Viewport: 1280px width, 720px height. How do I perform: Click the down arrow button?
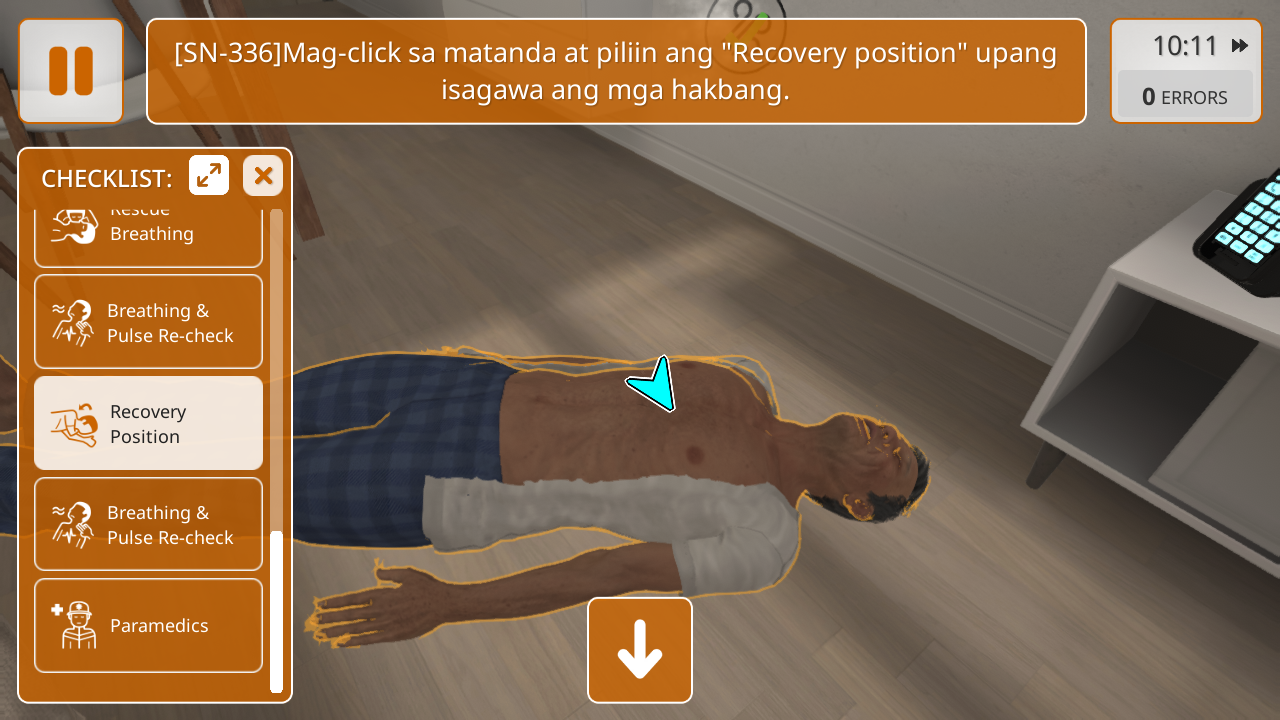click(640, 650)
